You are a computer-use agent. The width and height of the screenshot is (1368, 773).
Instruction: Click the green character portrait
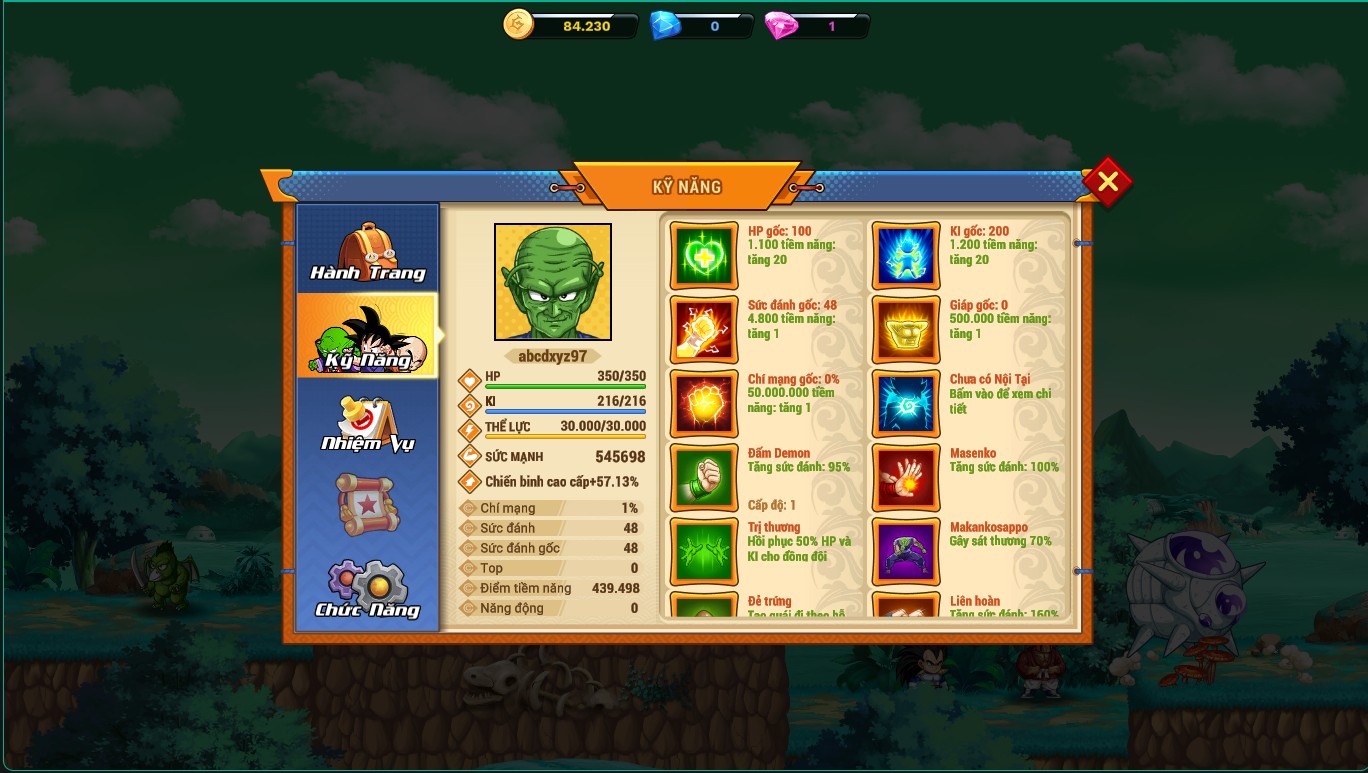tap(553, 282)
